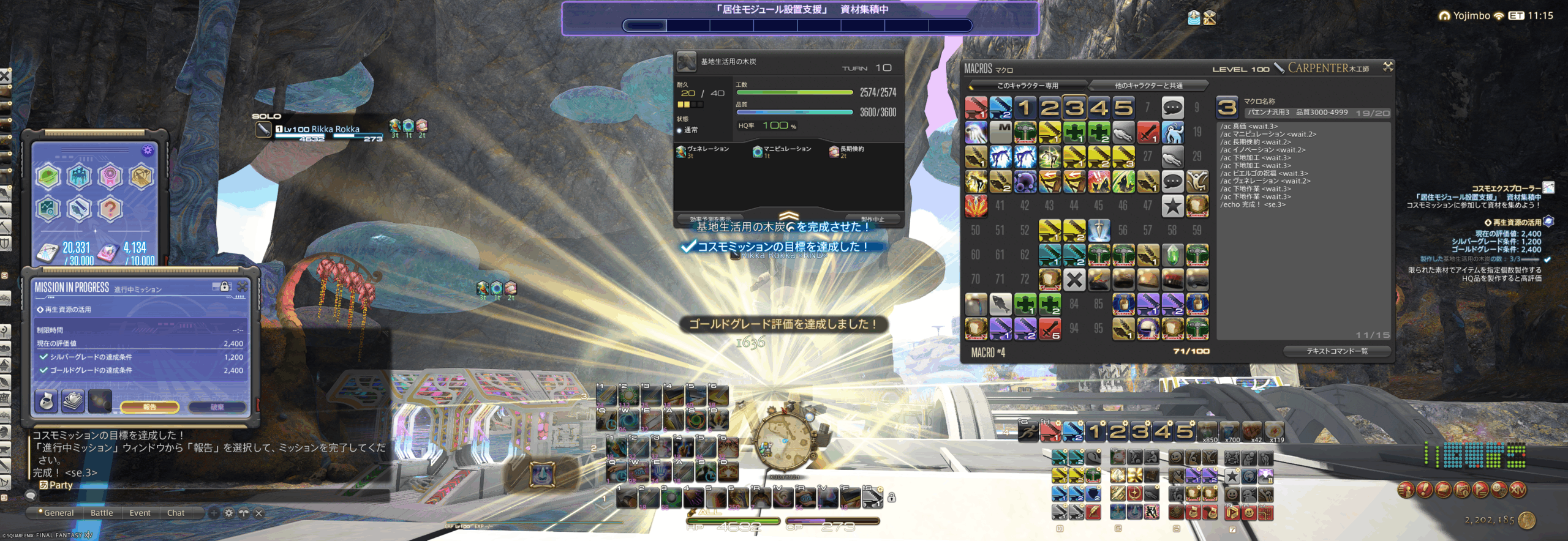Click the orange question mark hexagon icon

[x=110, y=209]
